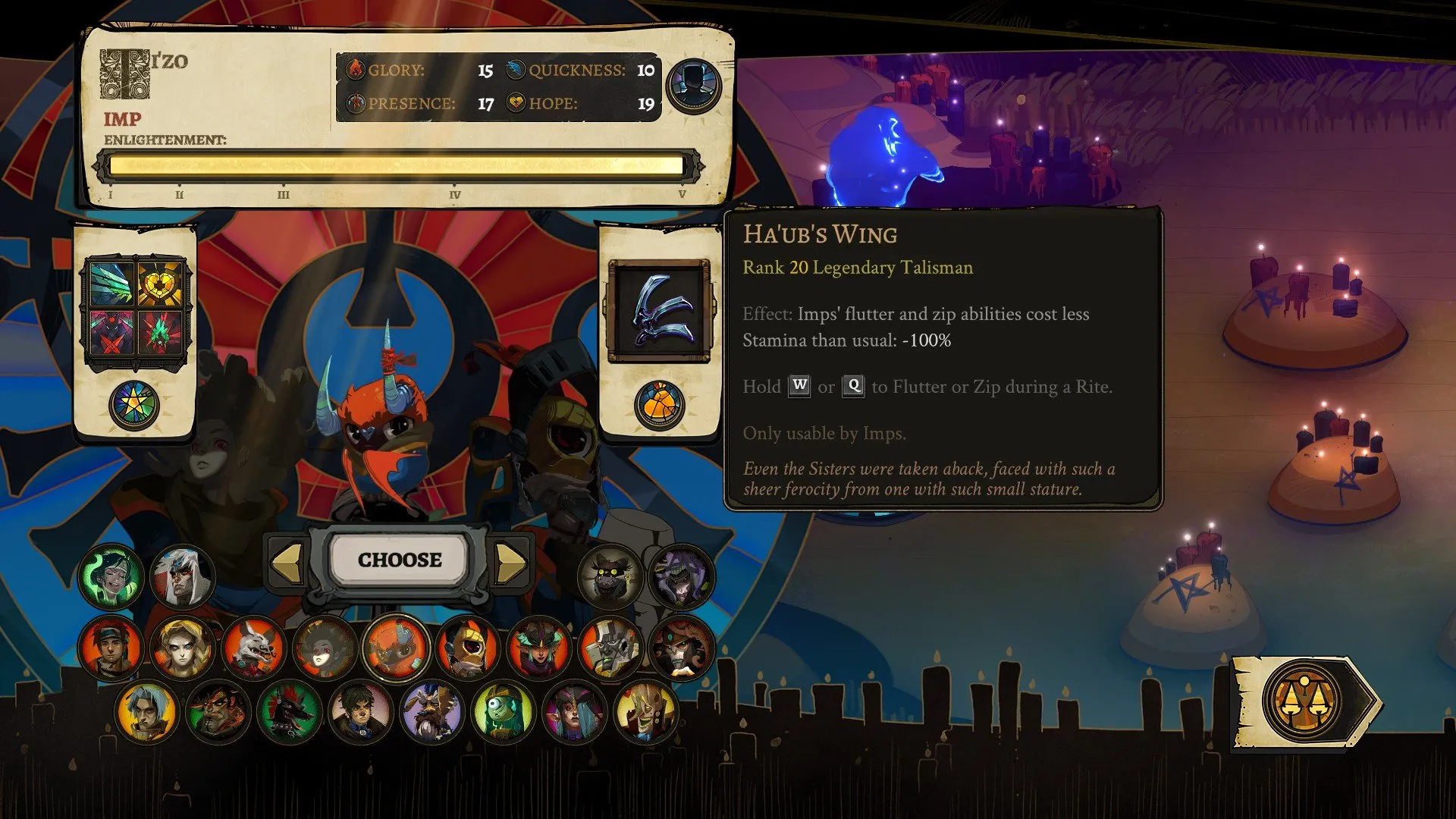Select the green-haired laughing woman portrait
Image resolution: width=1456 pixels, height=819 pixels.
click(111, 578)
